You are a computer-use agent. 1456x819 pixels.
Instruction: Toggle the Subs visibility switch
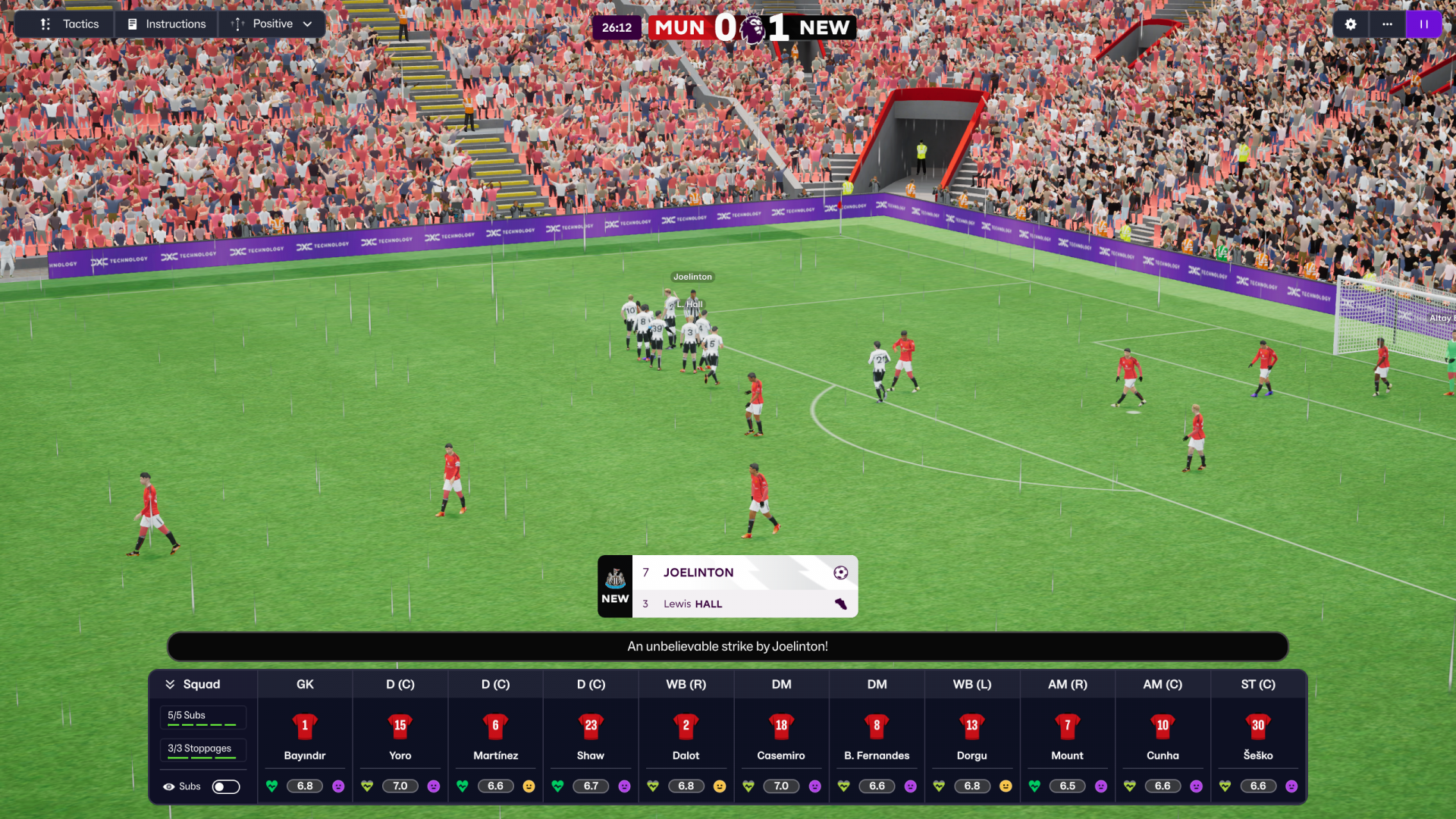click(x=225, y=786)
